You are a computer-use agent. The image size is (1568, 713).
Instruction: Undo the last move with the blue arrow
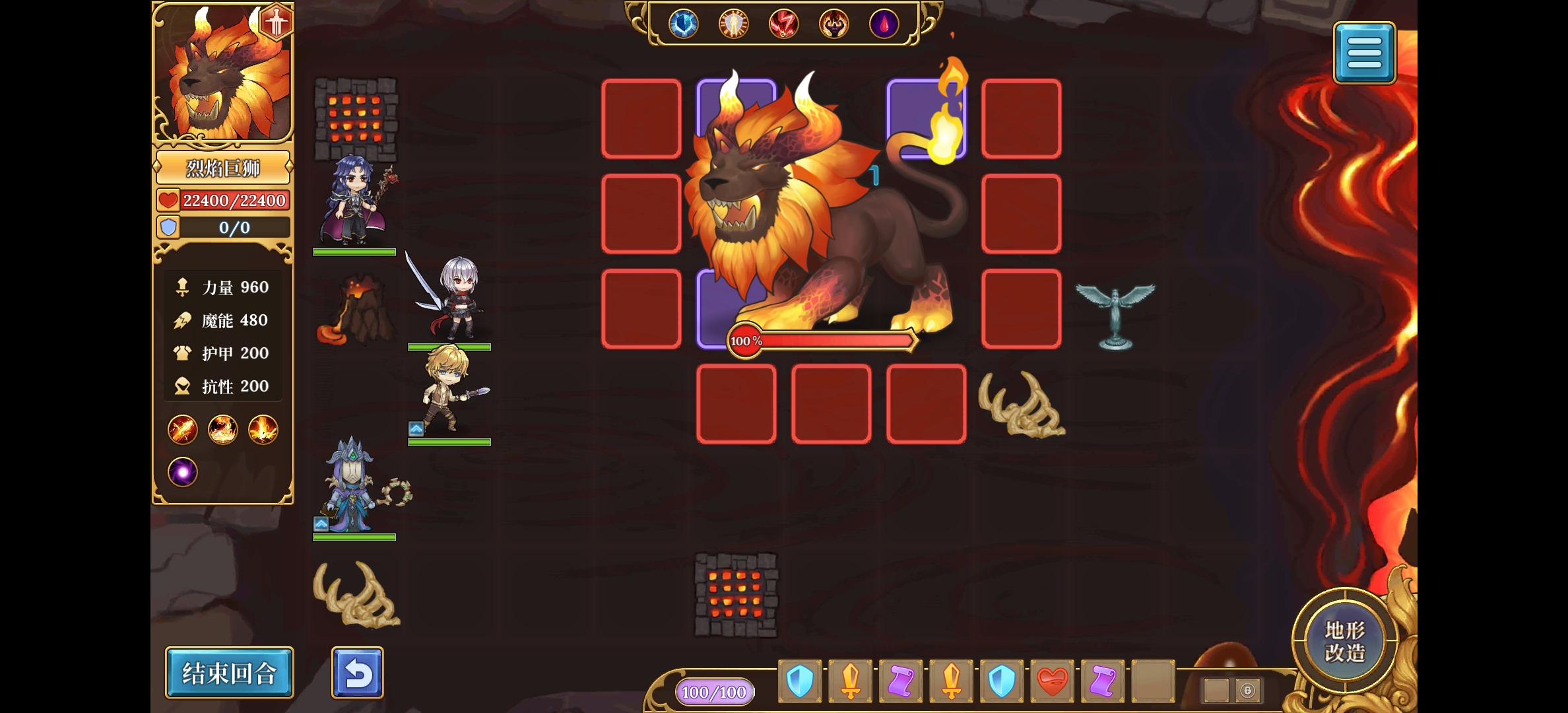coord(357,673)
